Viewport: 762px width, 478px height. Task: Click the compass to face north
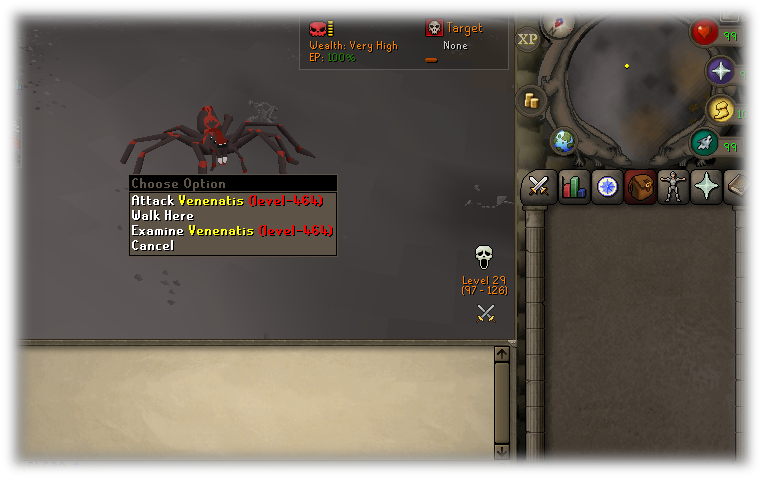pyautogui.click(x=558, y=22)
